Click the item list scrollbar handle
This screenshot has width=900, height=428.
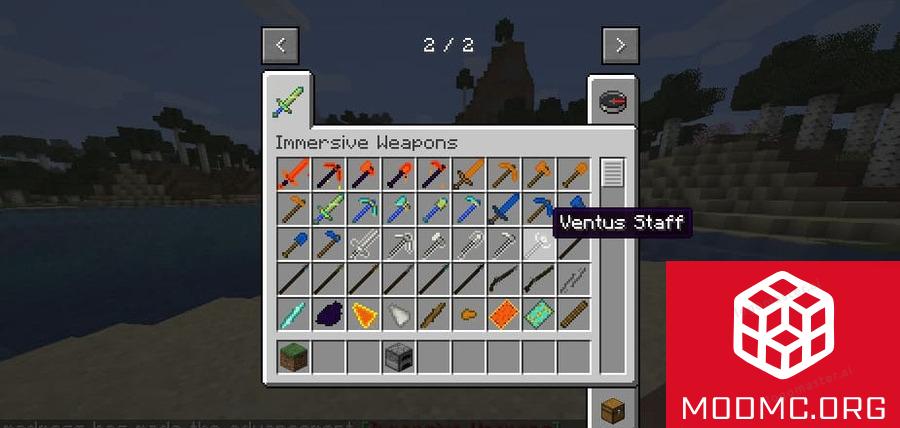pyautogui.click(x=612, y=174)
